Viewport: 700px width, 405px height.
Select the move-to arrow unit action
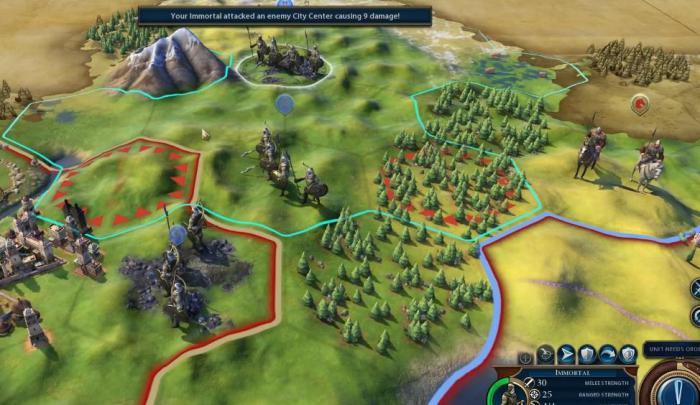pos(566,354)
